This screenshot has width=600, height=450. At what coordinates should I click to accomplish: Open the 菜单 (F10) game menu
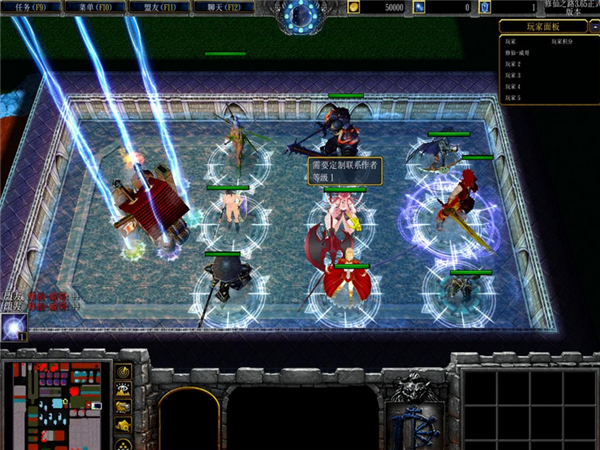pos(92,6)
